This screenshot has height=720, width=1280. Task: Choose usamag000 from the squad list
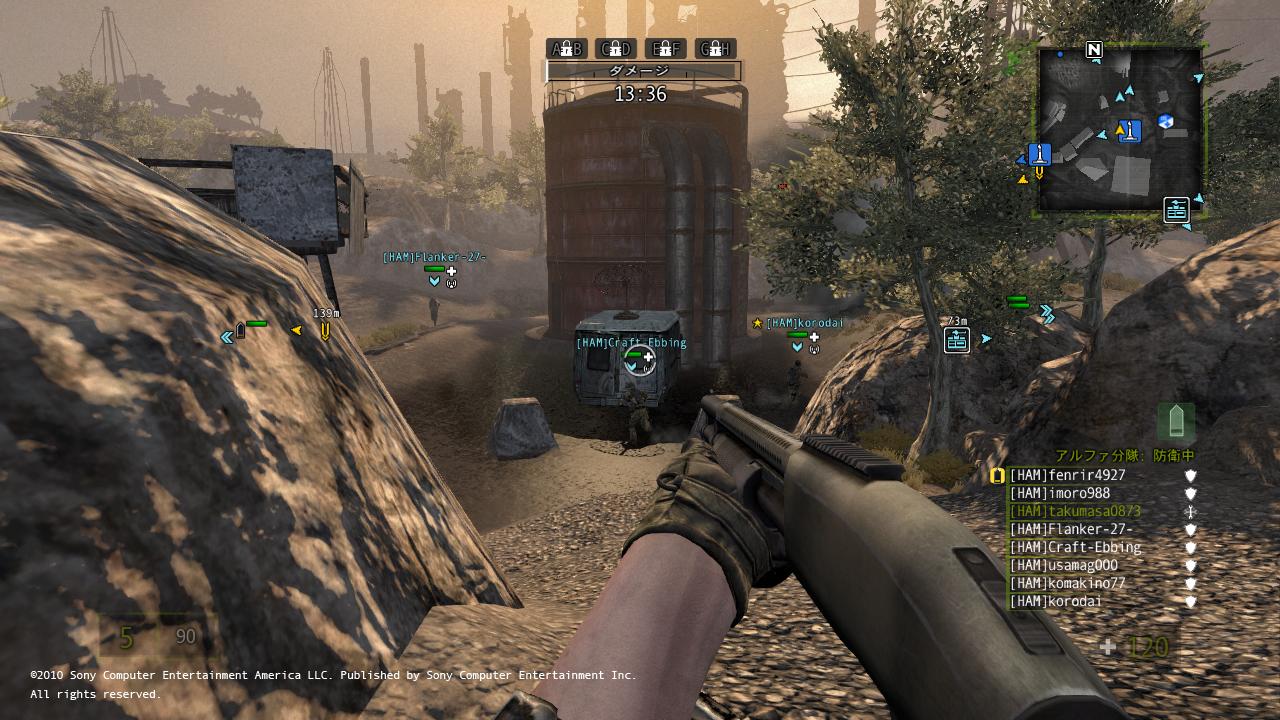point(1063,566)
